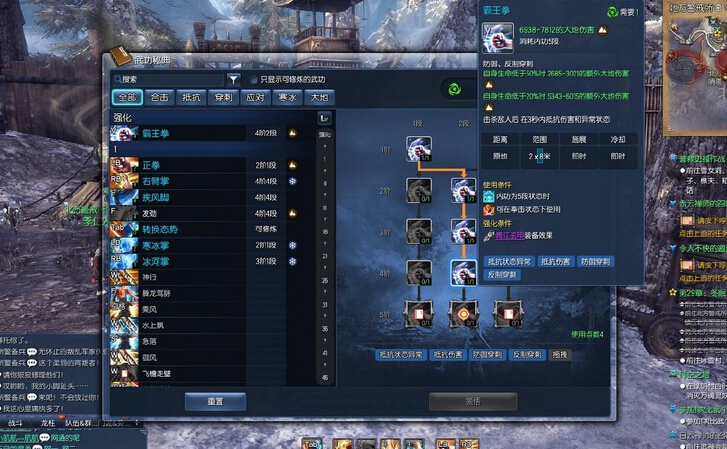Select the 大地 category tab
This screenshot has height=449, width=727.
(318, 97)
